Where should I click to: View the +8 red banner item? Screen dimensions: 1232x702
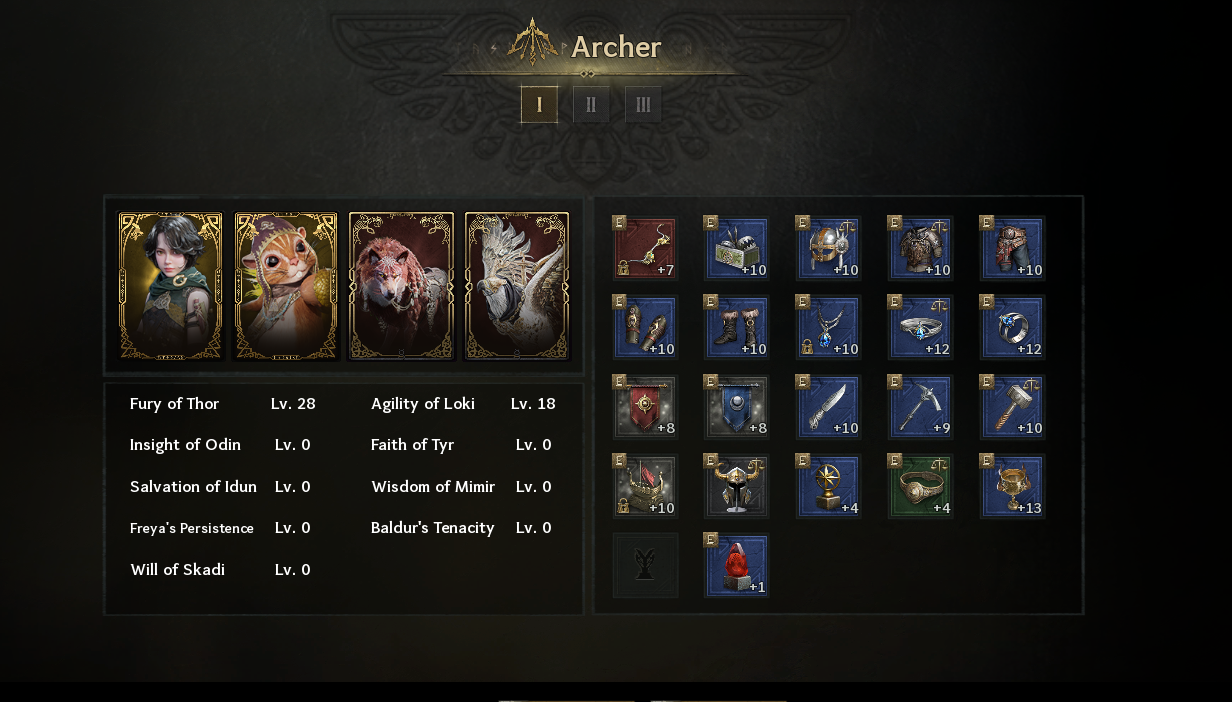[x=645, y=407]
